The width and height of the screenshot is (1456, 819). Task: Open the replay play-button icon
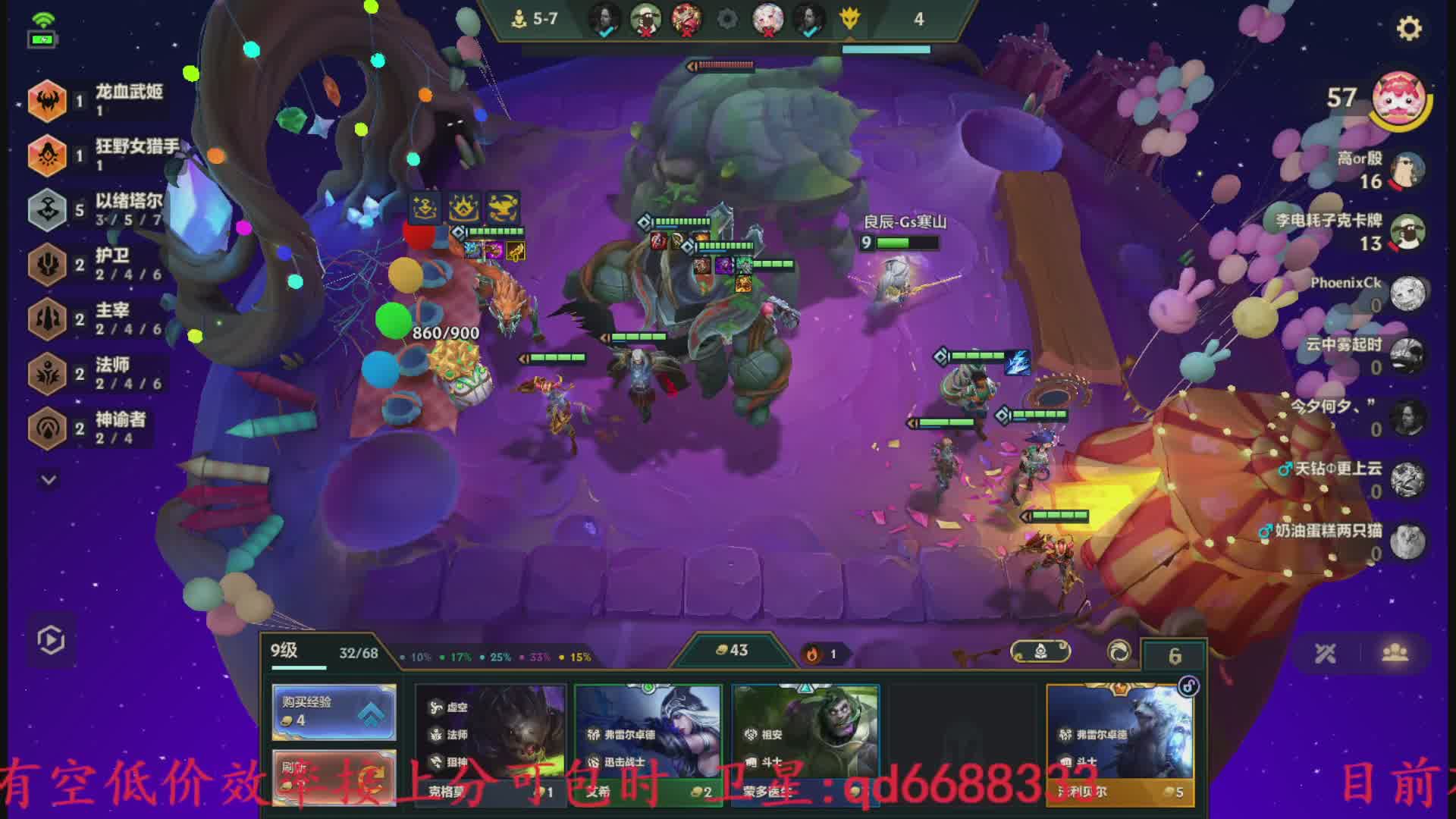point(51,640)
